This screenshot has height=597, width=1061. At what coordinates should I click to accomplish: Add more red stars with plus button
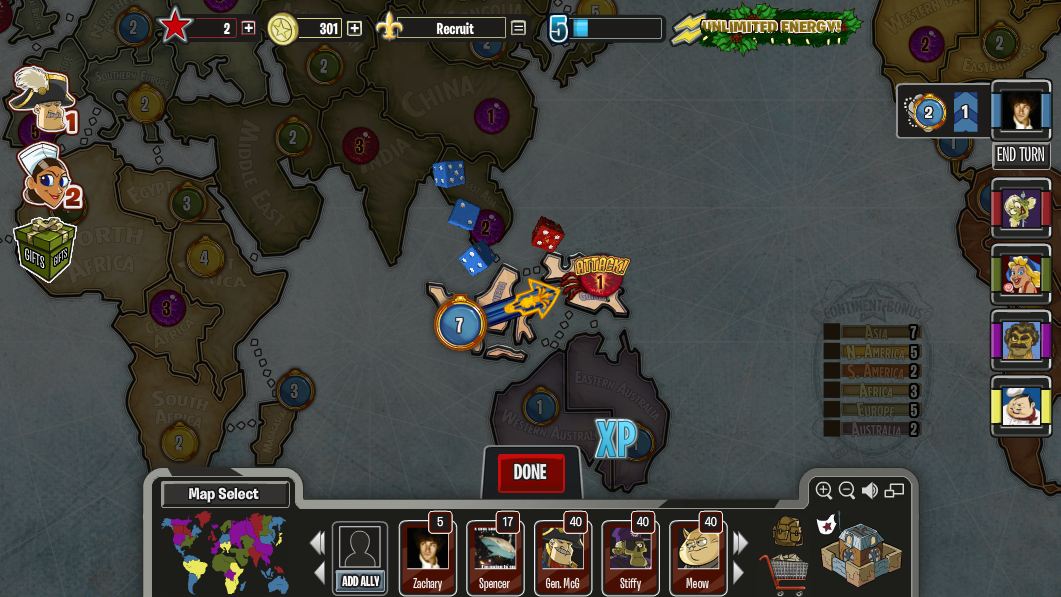[248, 29]
